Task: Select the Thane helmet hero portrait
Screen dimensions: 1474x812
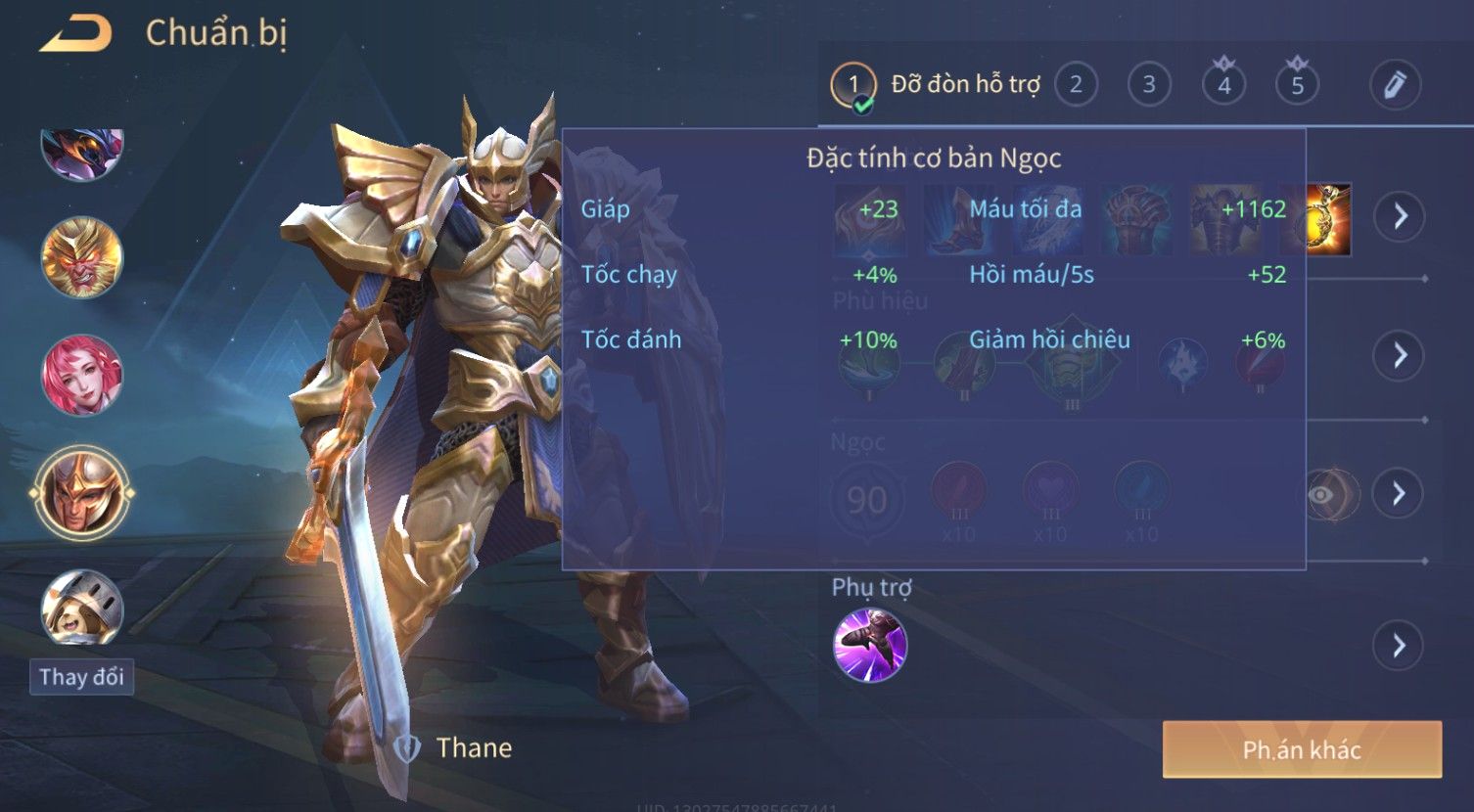Action: [81, 494]
